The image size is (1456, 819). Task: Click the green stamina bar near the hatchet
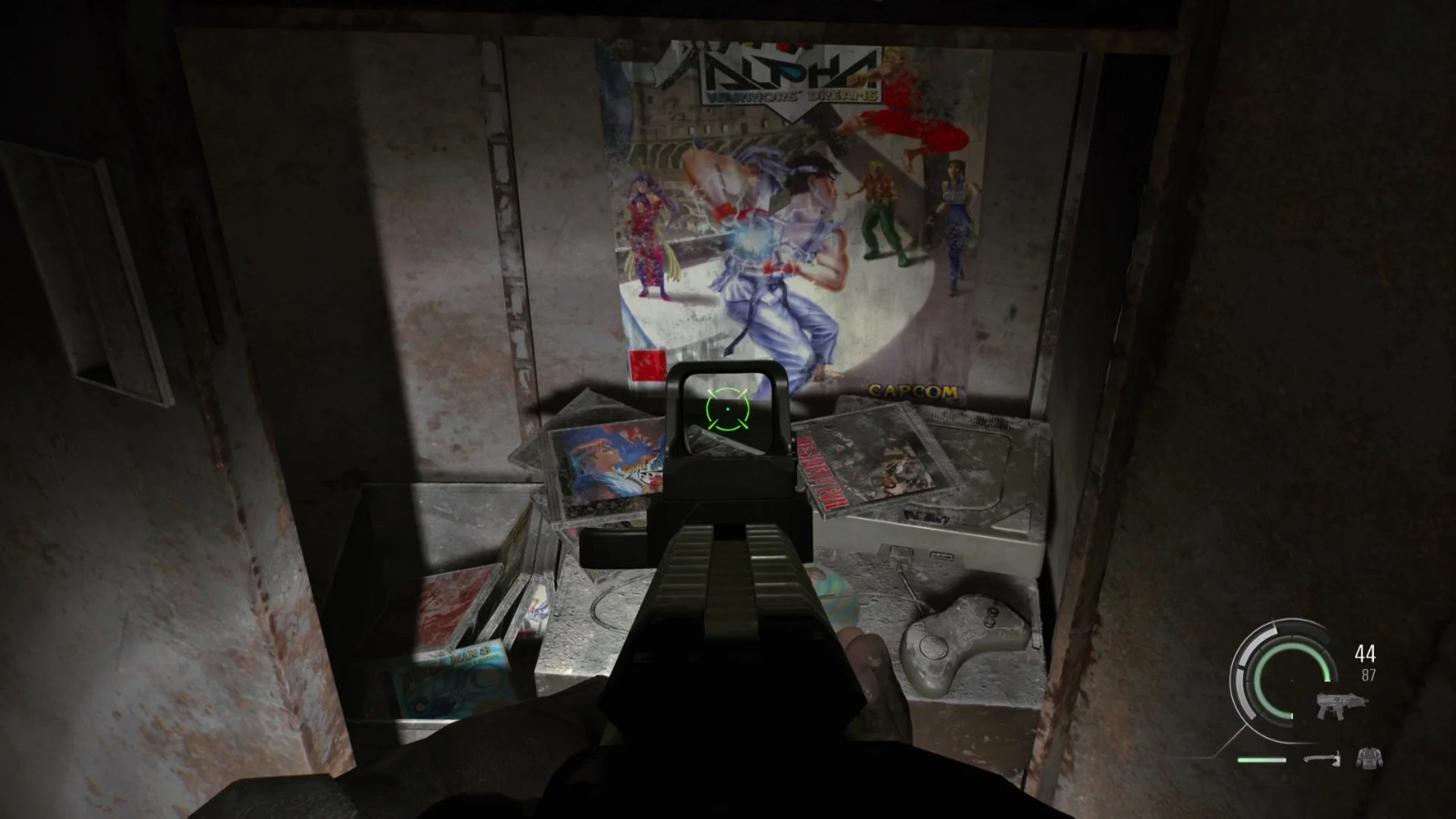[x=1261, y=760]
